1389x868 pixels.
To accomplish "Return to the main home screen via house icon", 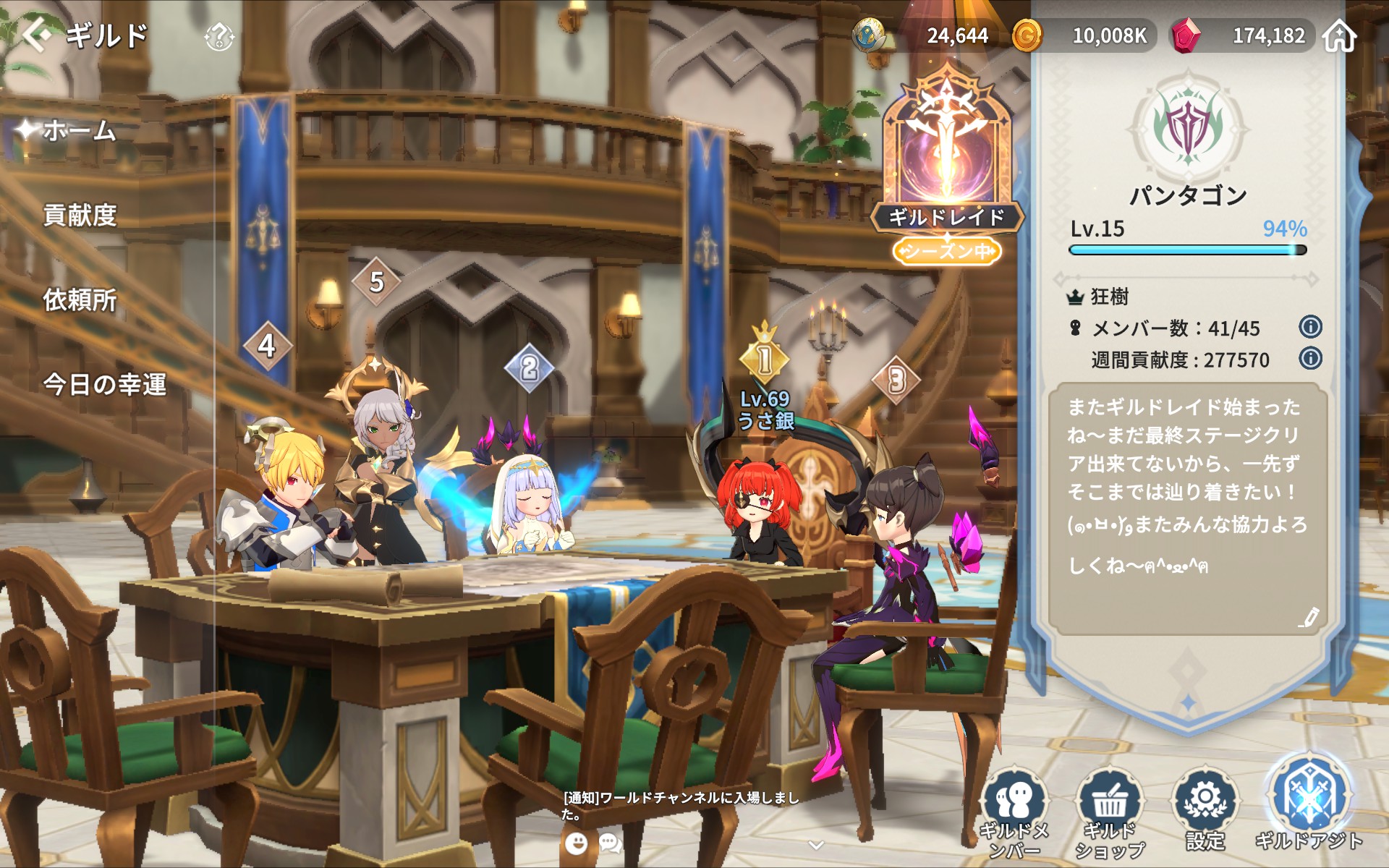I will (x=1339, y=36).
